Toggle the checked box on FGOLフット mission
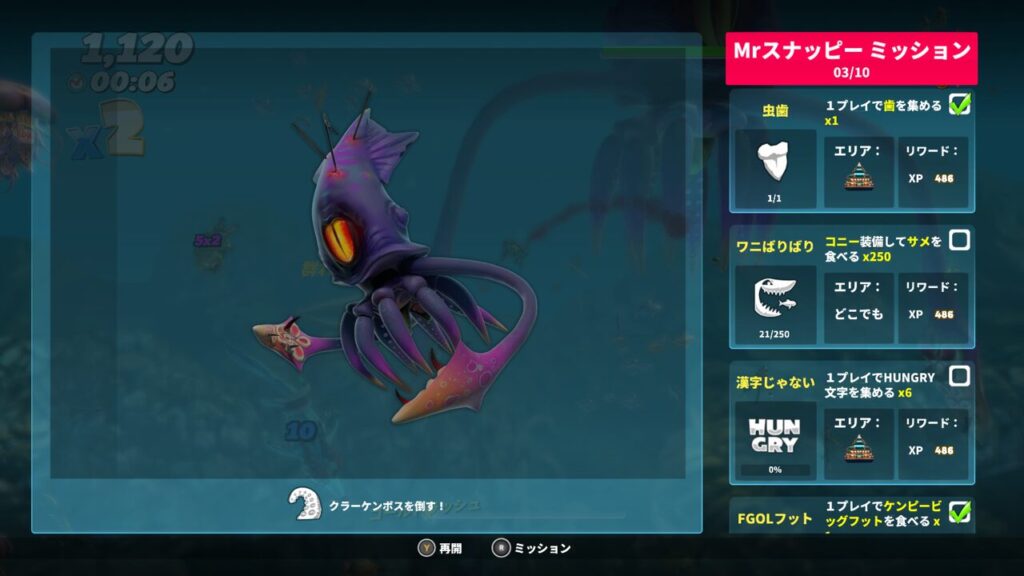The width and height of the screenshot is (1024, 576). pyautogui.click(x=959, y=512)
